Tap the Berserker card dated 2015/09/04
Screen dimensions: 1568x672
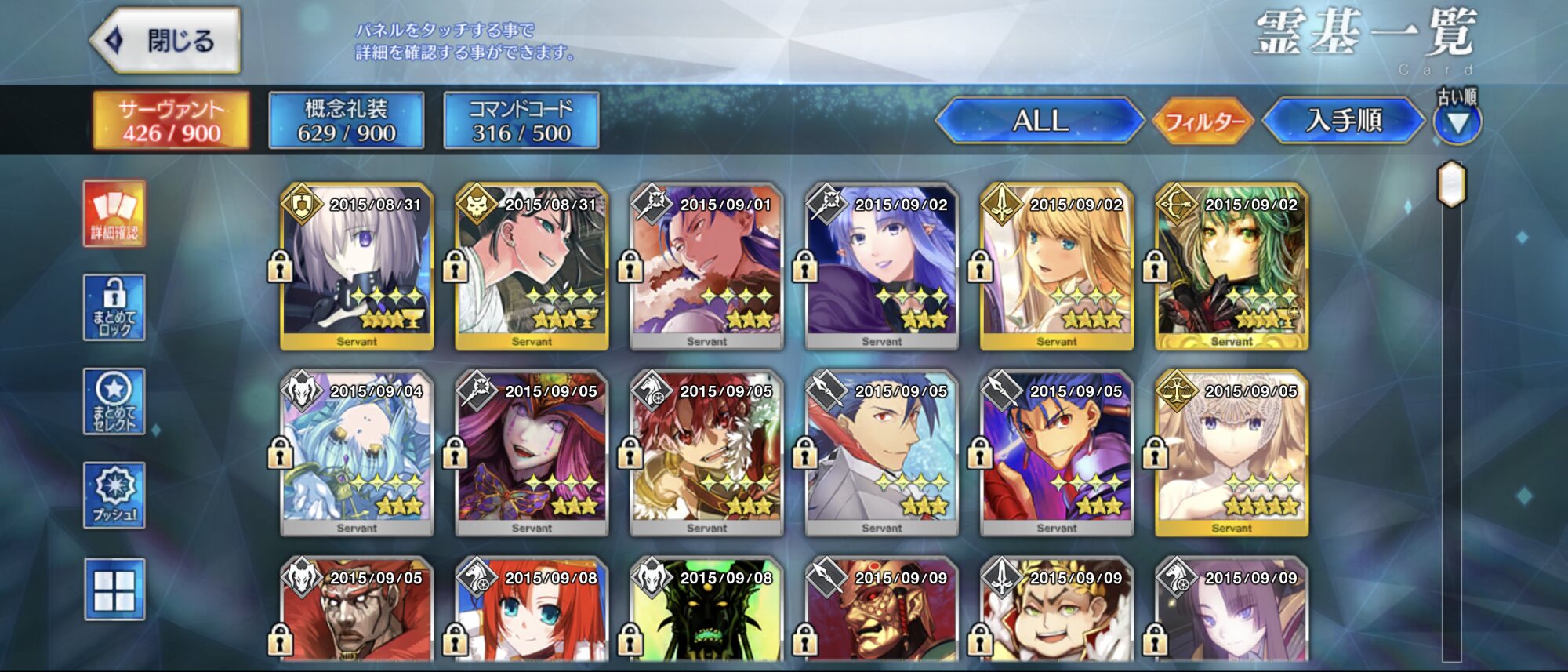[x=357, y=453]
